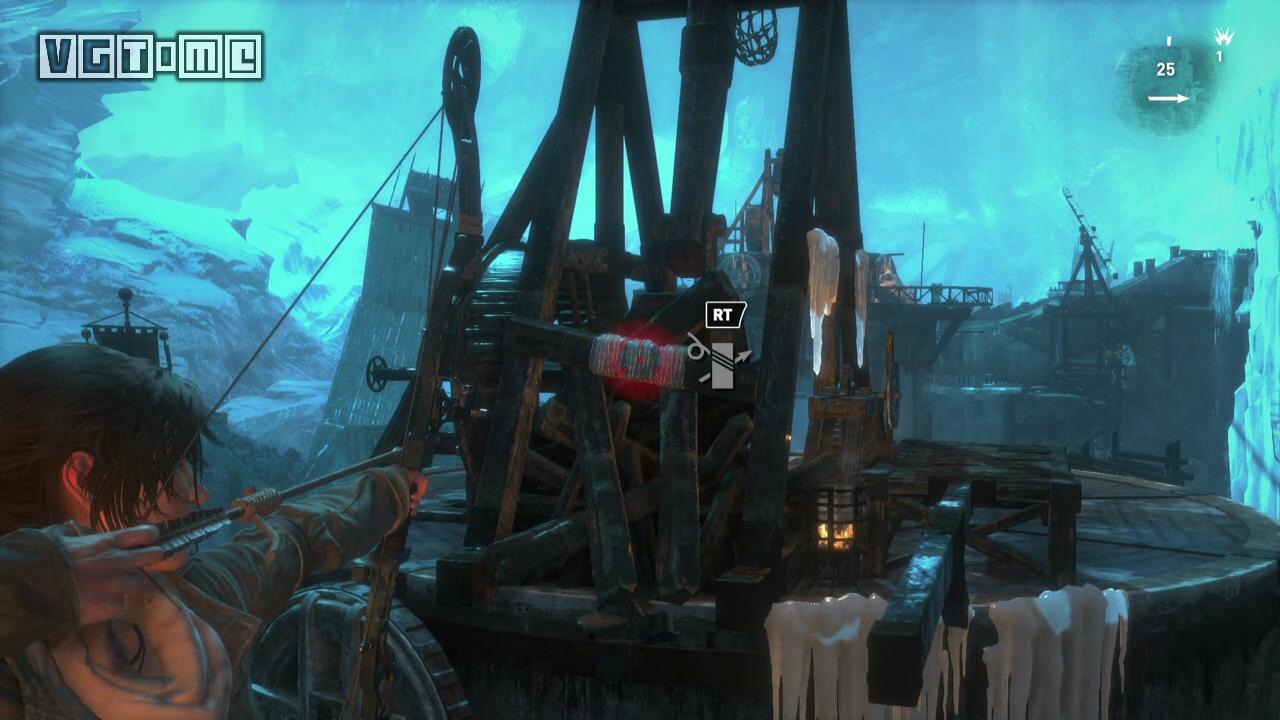Image resolution: width=1280 pixels, height=720 pixels.
Task: Click the arrow weapon icon in the ammo HUD
Action: (1168, 98)
